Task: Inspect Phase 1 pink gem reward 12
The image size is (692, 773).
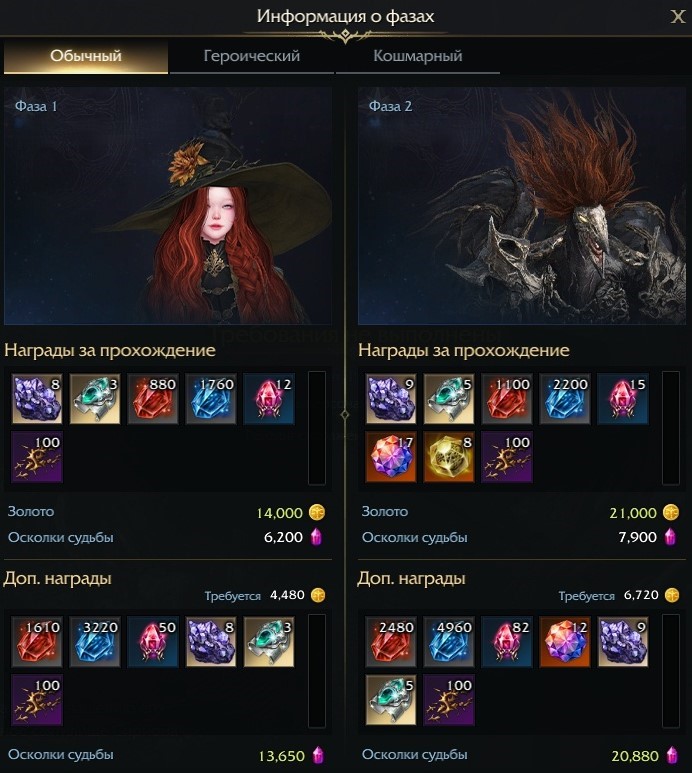Action: (x=267, y=398)
